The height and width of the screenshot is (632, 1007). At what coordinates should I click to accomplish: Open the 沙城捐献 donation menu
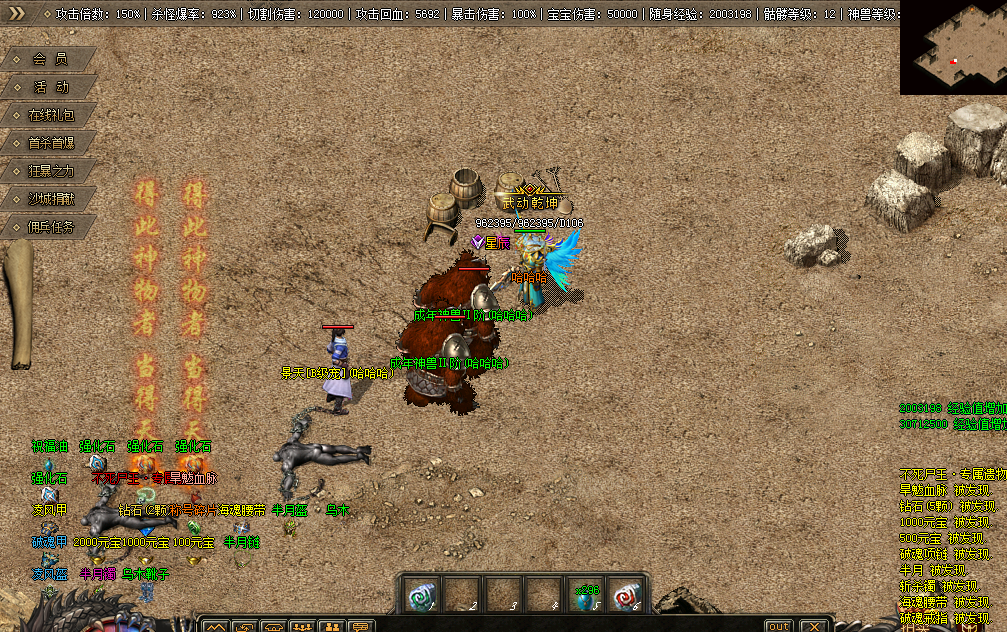[50, 198]
